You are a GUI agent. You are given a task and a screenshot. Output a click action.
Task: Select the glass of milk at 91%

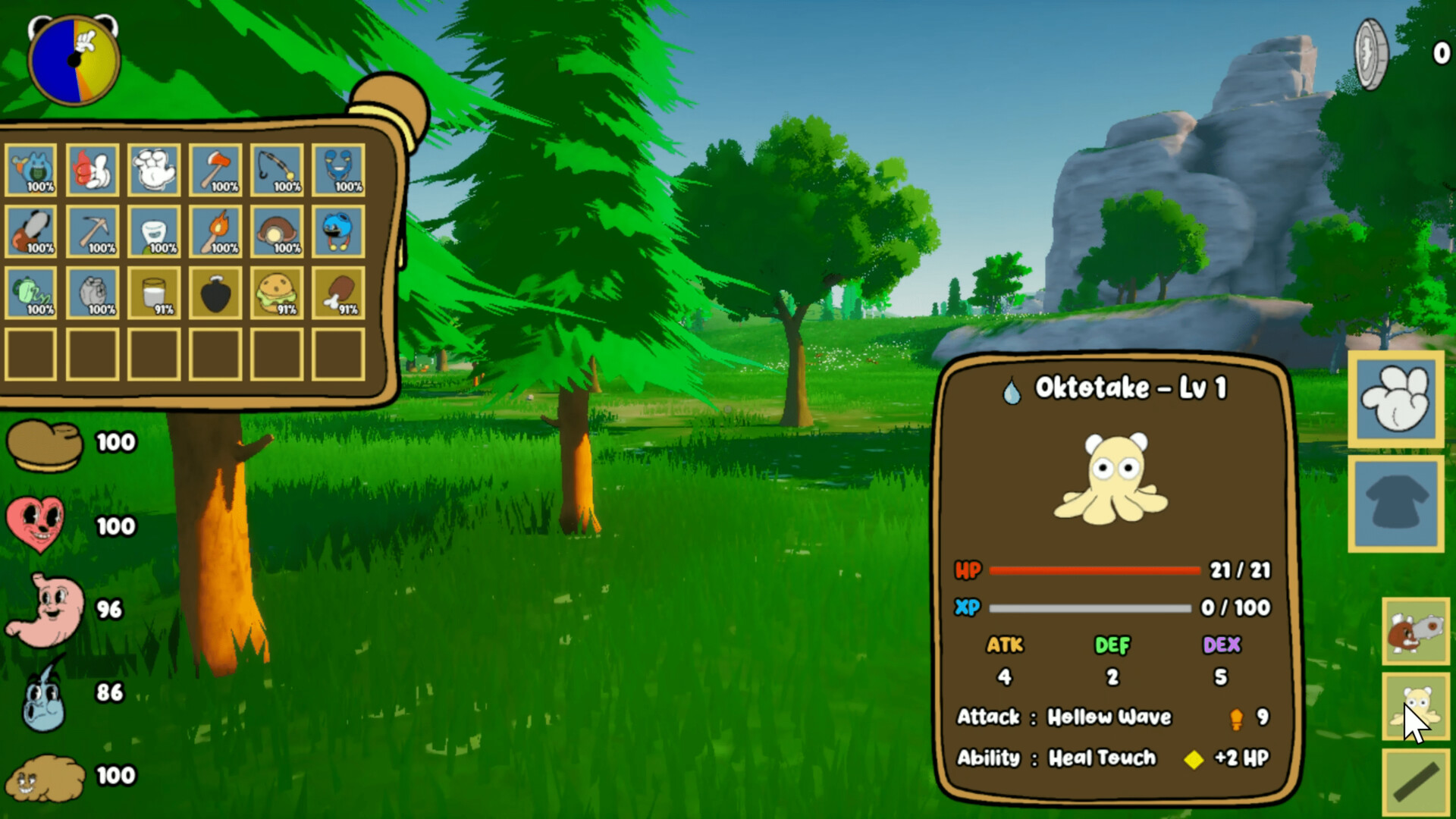coord(153,293)
